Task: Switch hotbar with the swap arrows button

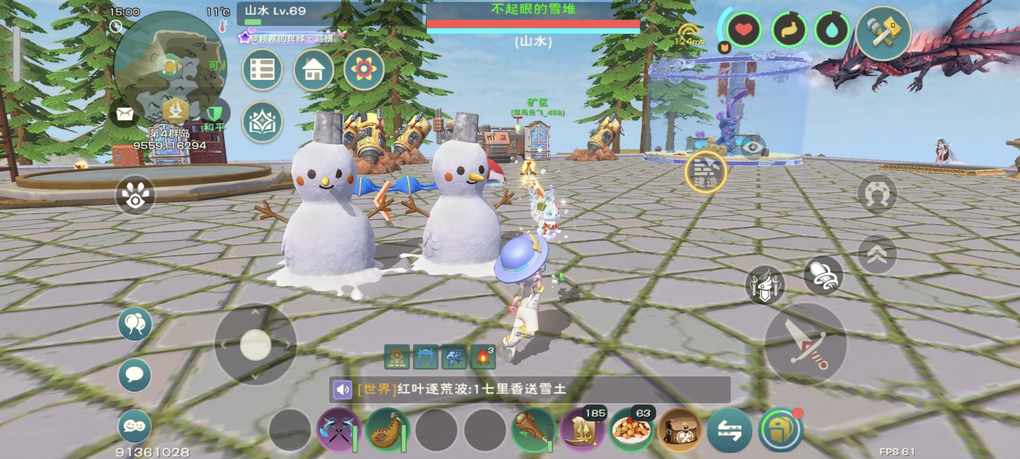Action: point(729,430)
